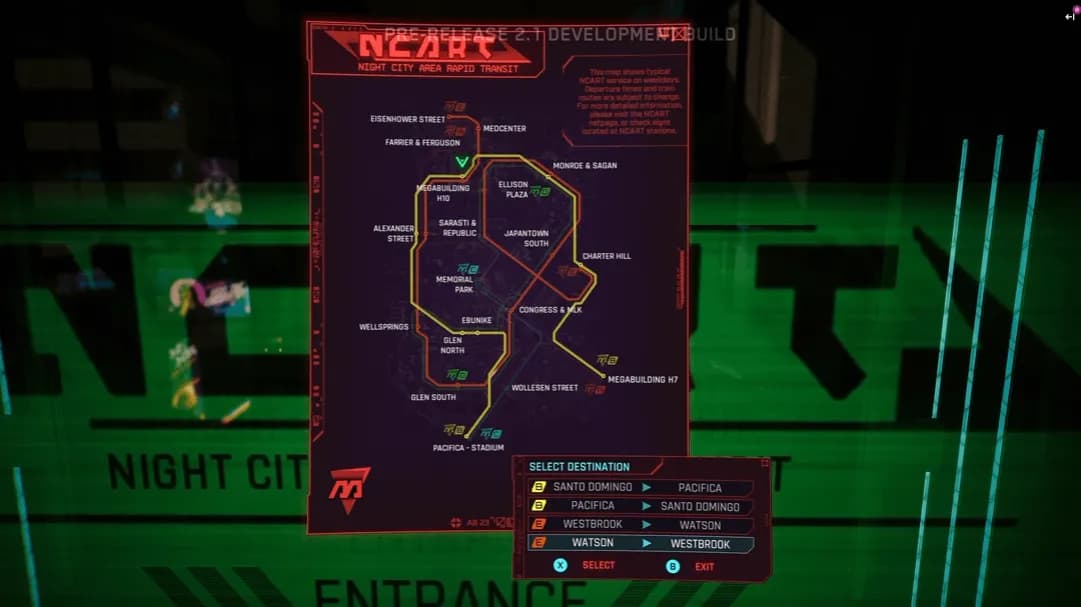1081x607 pixels.
Task: Click the collapse arrow in the window corner
Action: tap(1069, 16)
